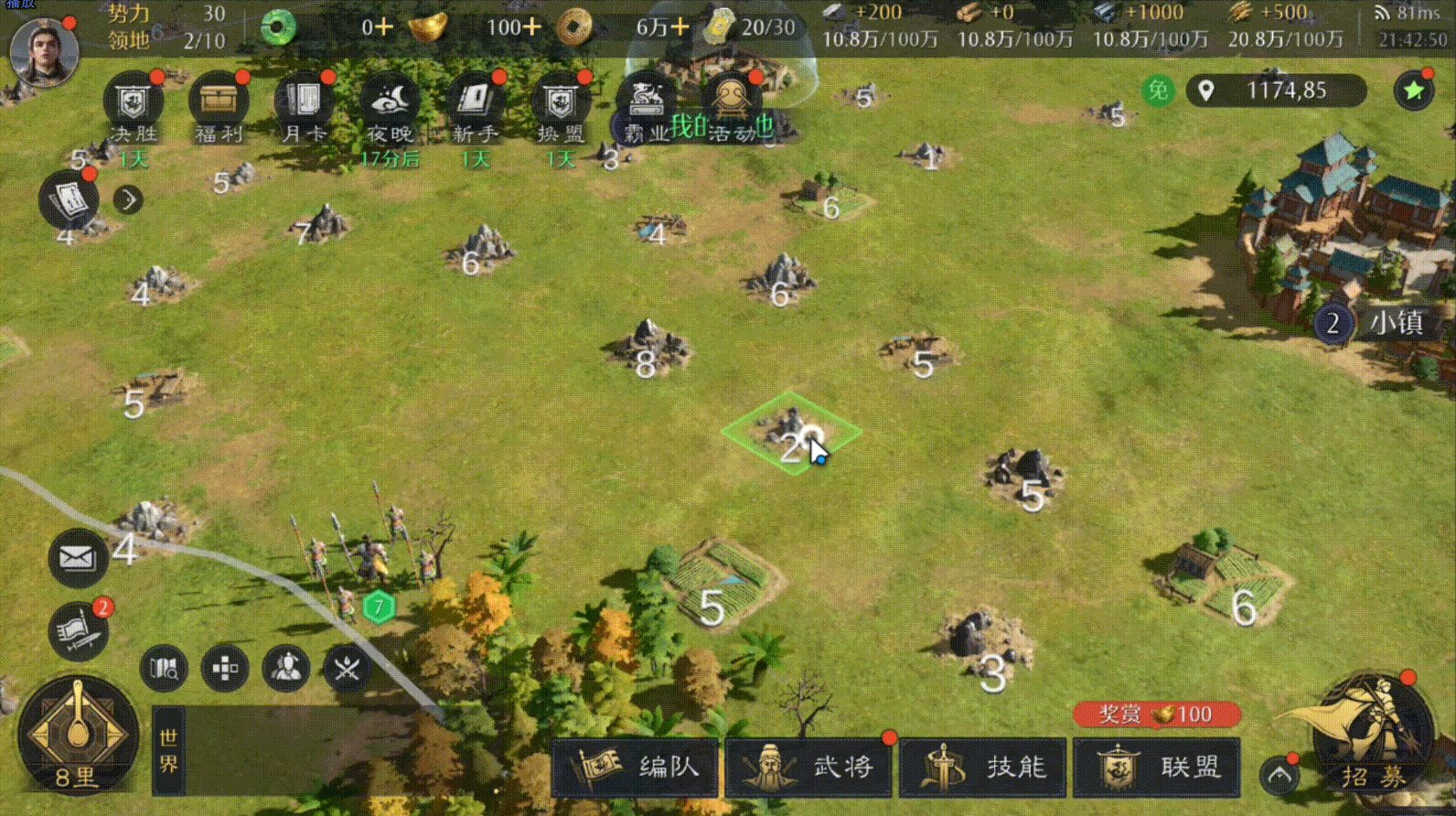1456x816 pixels.
Task: Open the 编队 formation button
Action: point(636,768)
